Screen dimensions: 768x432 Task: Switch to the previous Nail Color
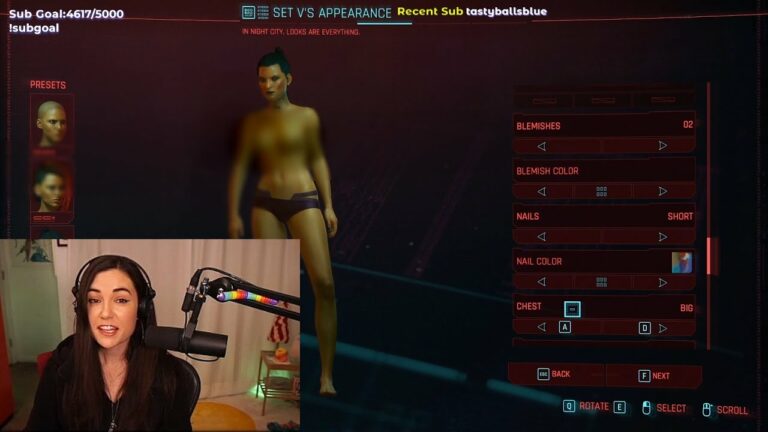pyautogui.click(x=541, y=282)
